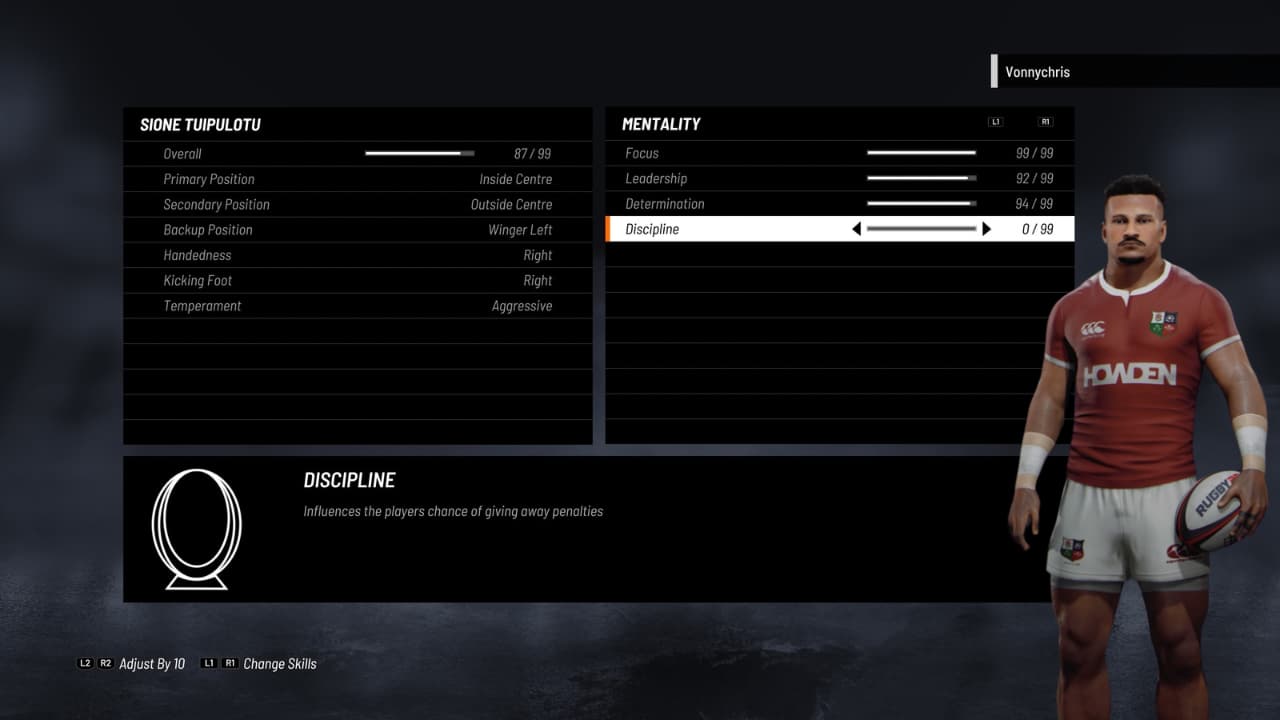Viewport: 1280px width, 720px height.
Task: Decrease Discipline with the left arrow
Action: click(x=856, y=229)
